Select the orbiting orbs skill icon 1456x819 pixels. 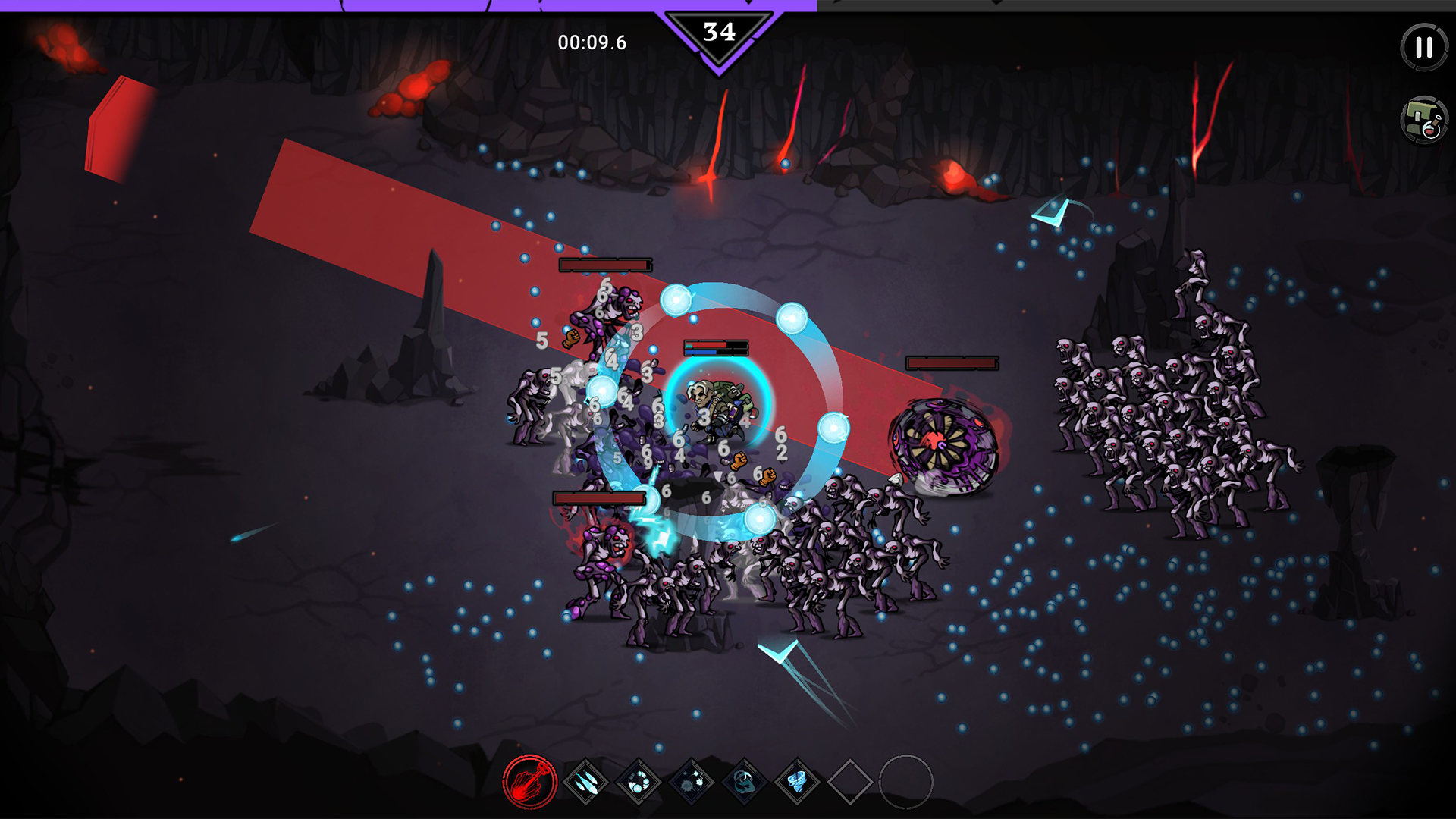(639, 782)
